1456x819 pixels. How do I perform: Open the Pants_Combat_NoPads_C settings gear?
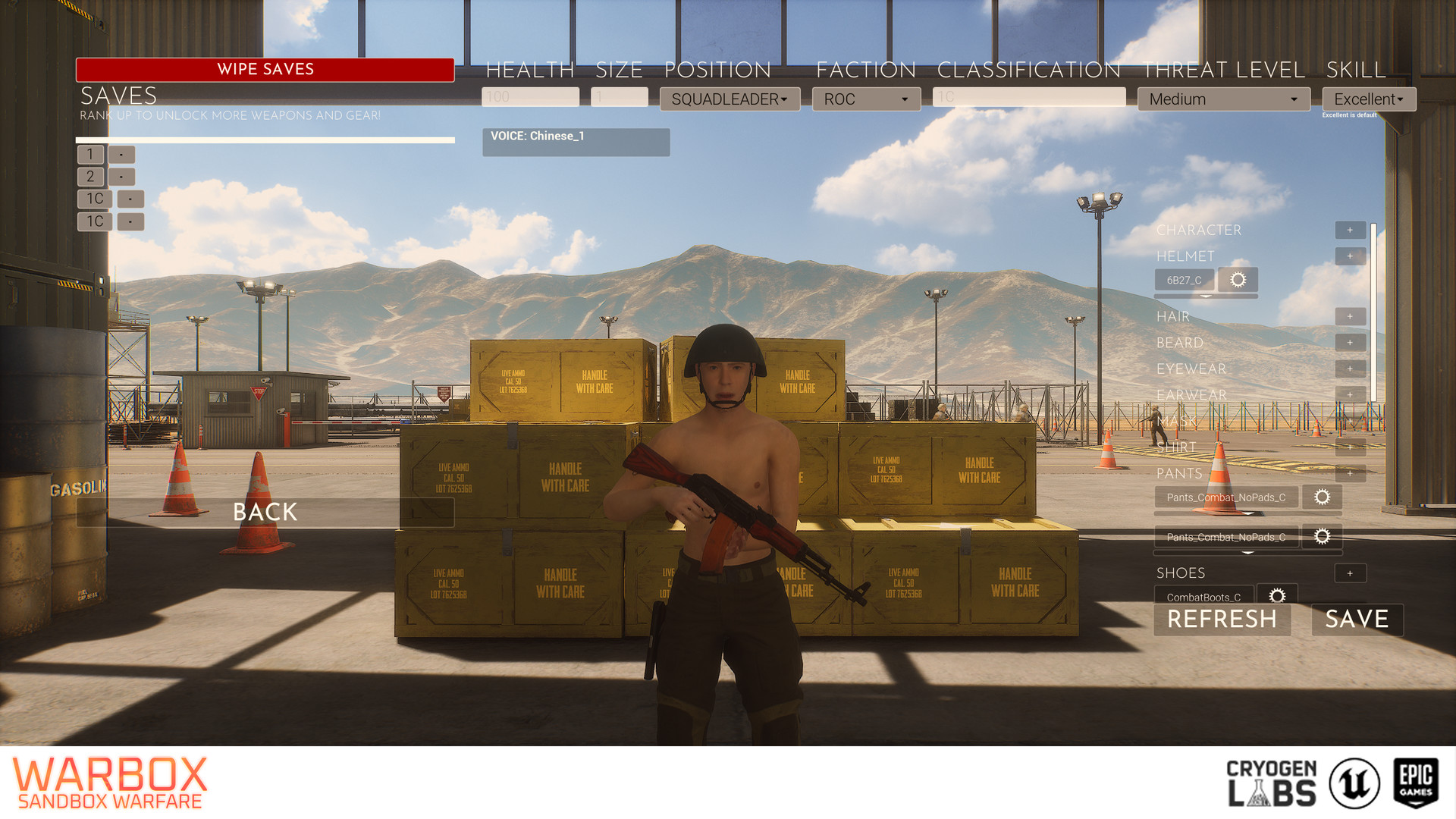point(1323,497)
